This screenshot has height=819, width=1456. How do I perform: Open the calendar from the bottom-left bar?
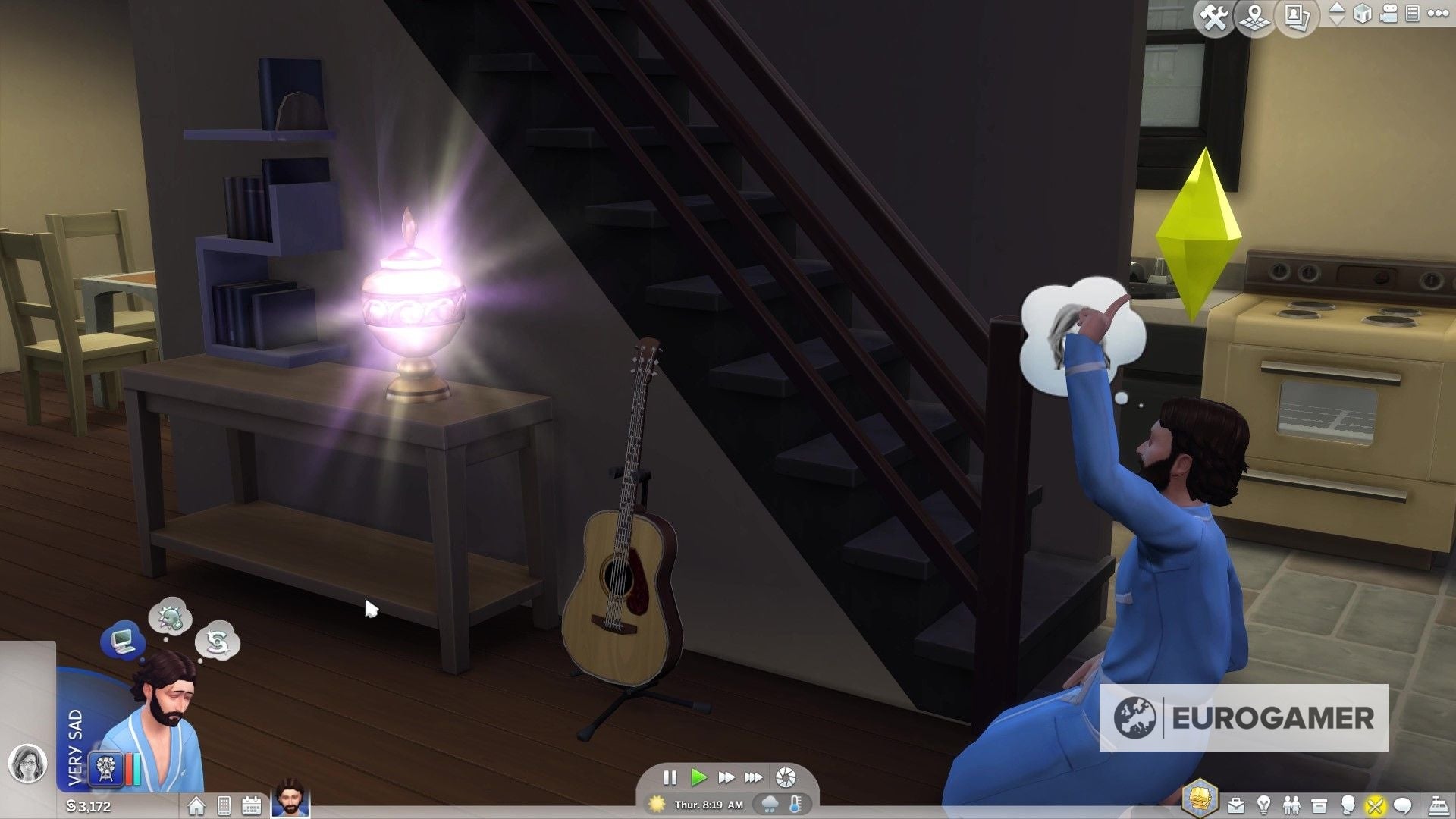point(251,806)
